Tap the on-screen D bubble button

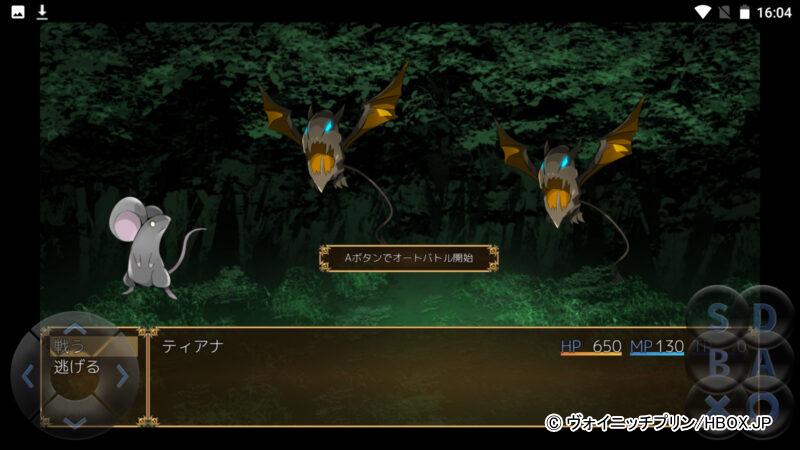[765, 318]
